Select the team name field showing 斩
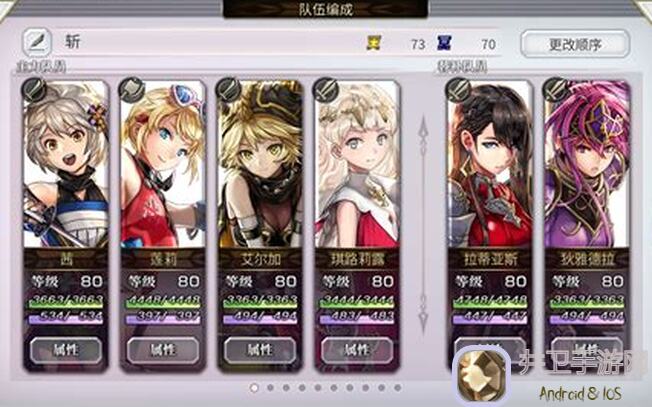The height and width of the screenshot is (407, 652). pos(200,43)
